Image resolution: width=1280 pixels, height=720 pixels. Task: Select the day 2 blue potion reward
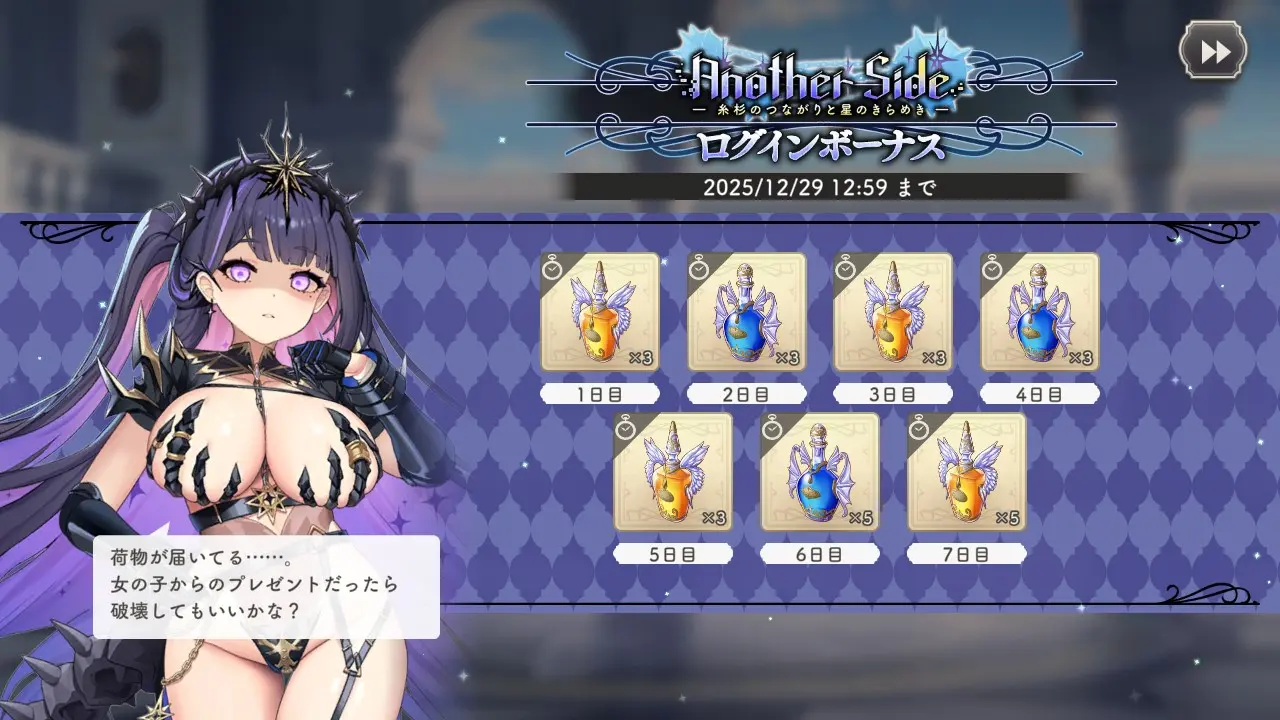746,312
